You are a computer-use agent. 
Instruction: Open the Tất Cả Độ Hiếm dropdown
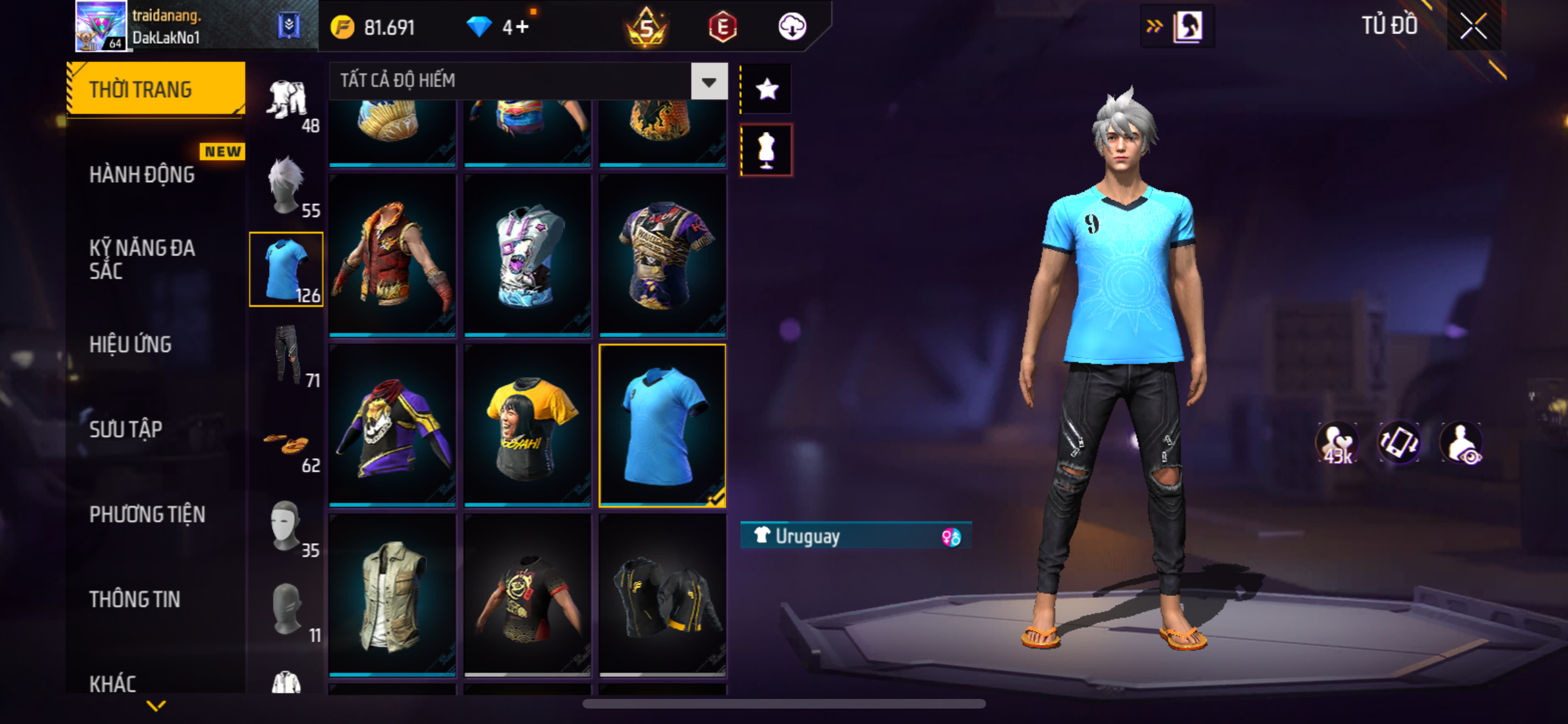[x=709, y=82]
